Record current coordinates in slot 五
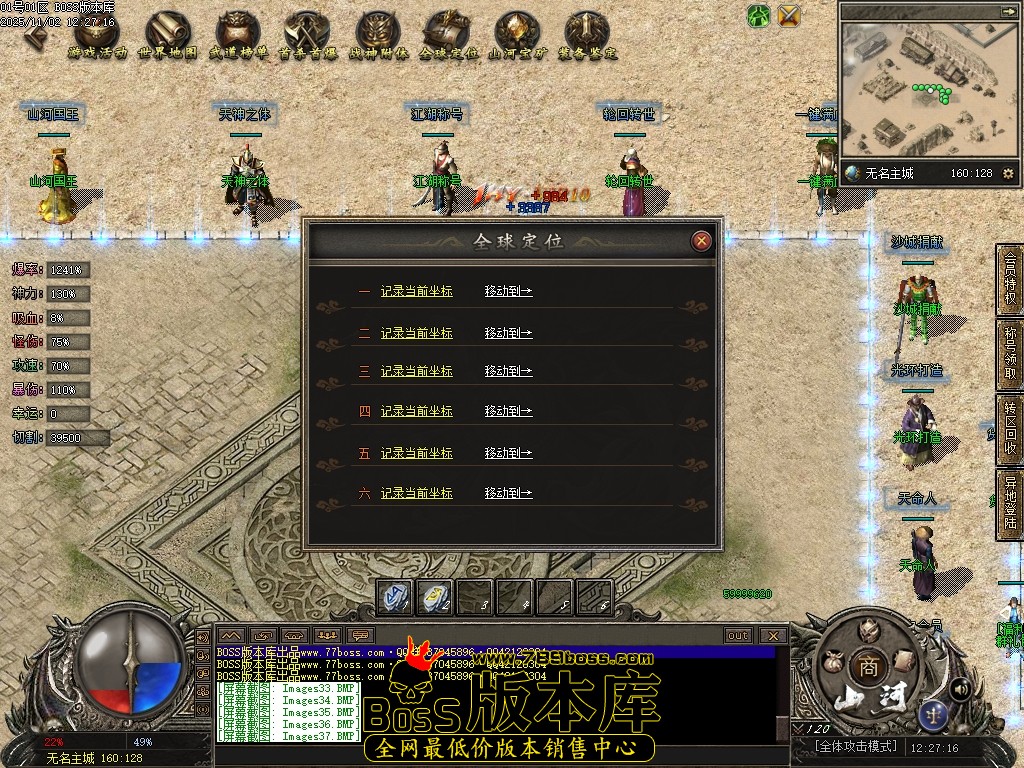This screenshot has width=1024, height=768. pos(416,453)
